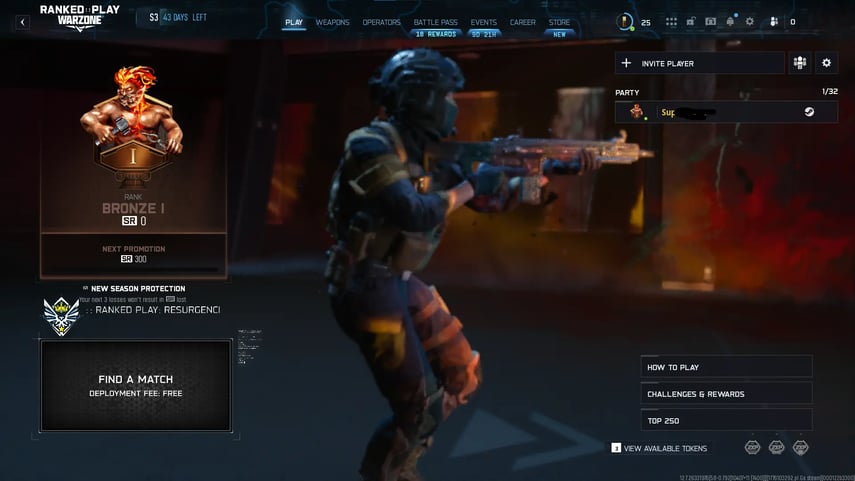Invite a player to the party
The image size is (855, 481).
[698, 63]
